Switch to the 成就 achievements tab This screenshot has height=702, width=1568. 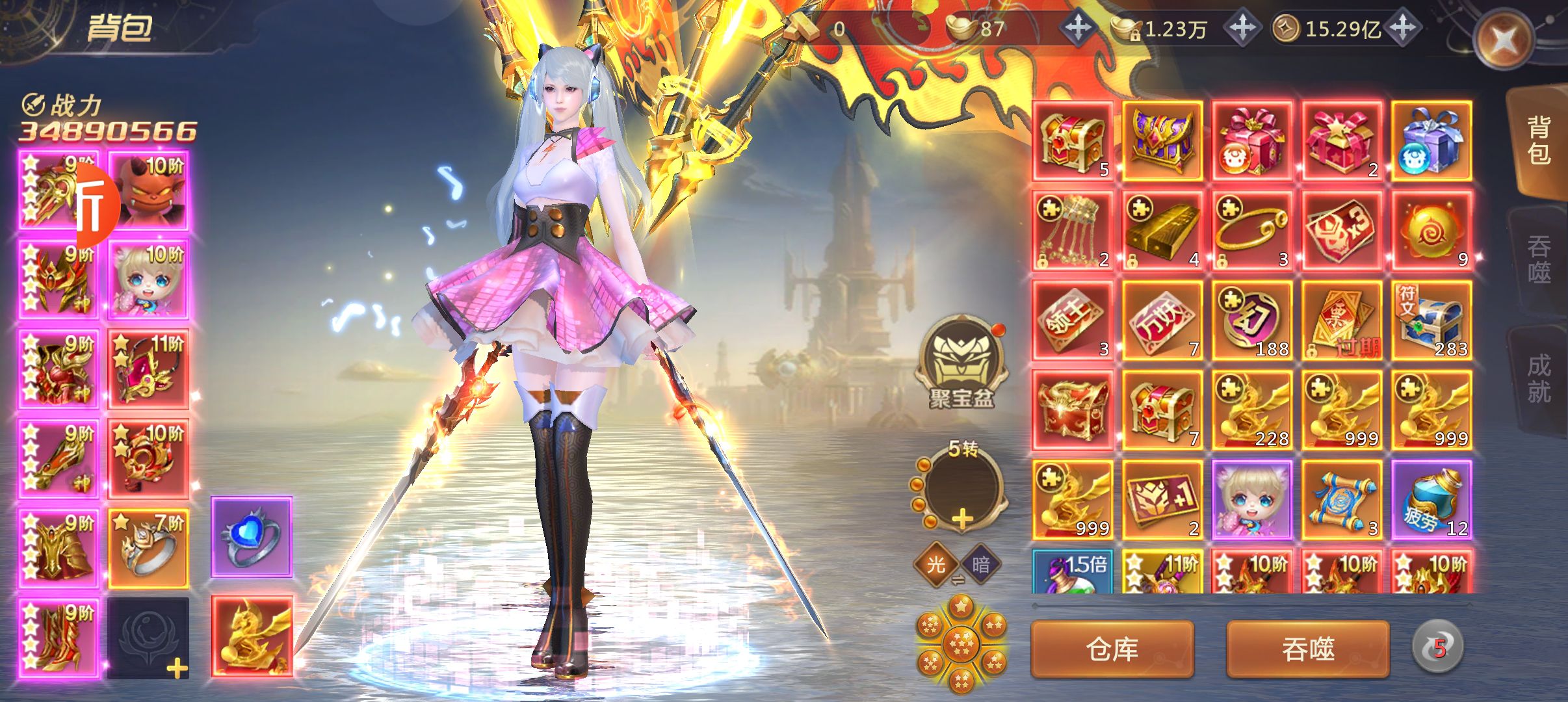pos(1538,378)
